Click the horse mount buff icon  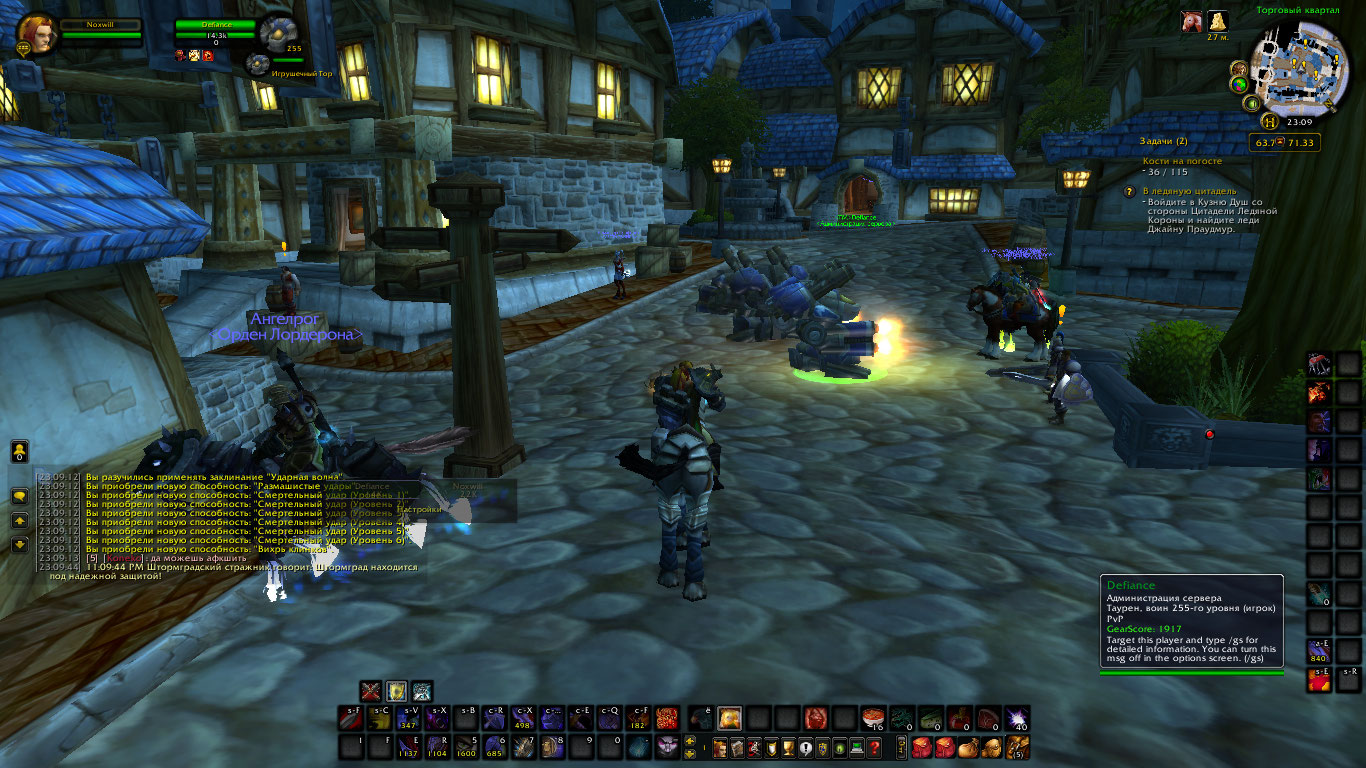[1190, 22]
